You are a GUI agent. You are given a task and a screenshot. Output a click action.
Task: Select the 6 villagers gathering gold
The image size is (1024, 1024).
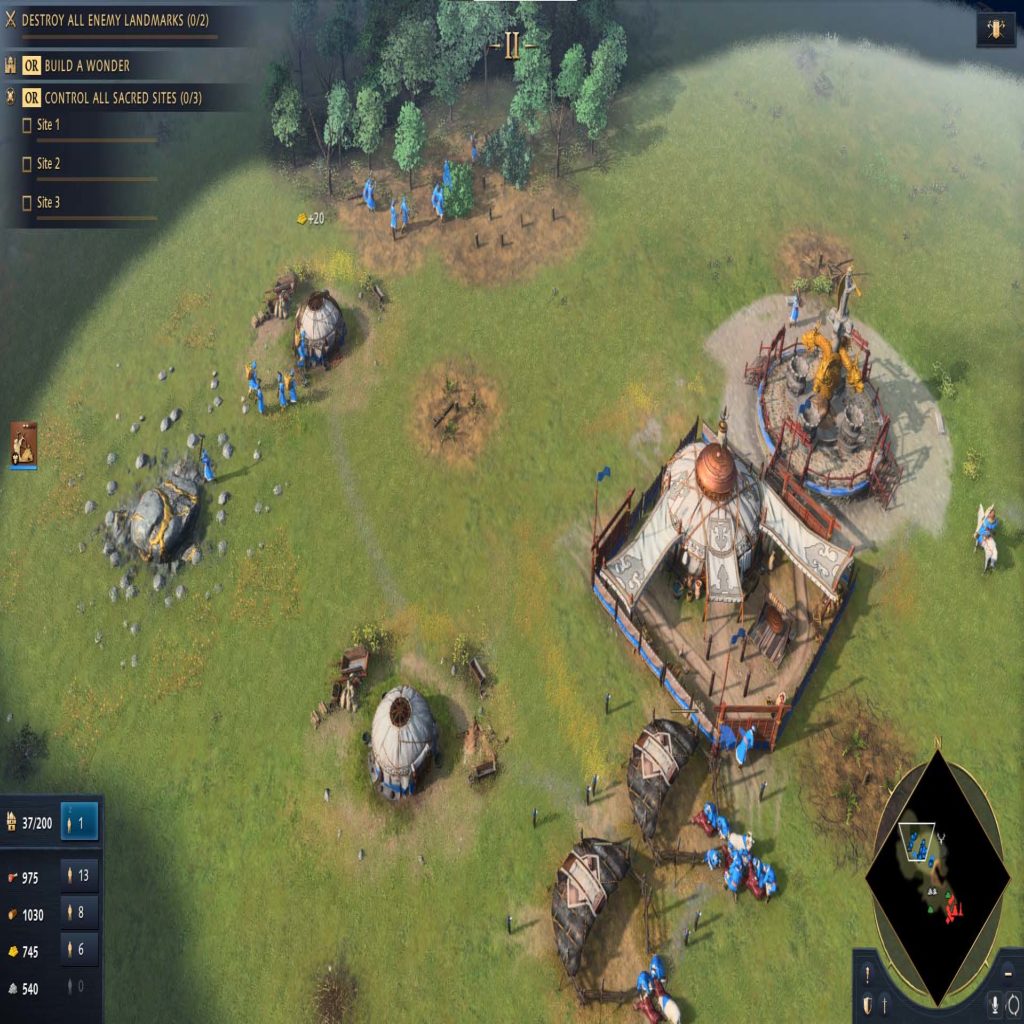[x=80, y=950]
